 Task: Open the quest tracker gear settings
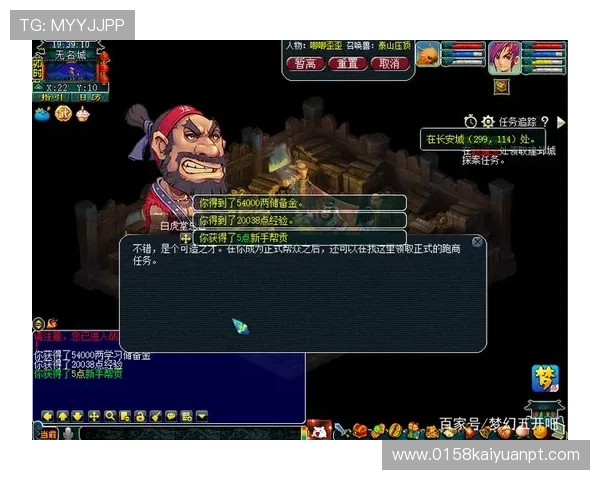[x=488, y=121]
